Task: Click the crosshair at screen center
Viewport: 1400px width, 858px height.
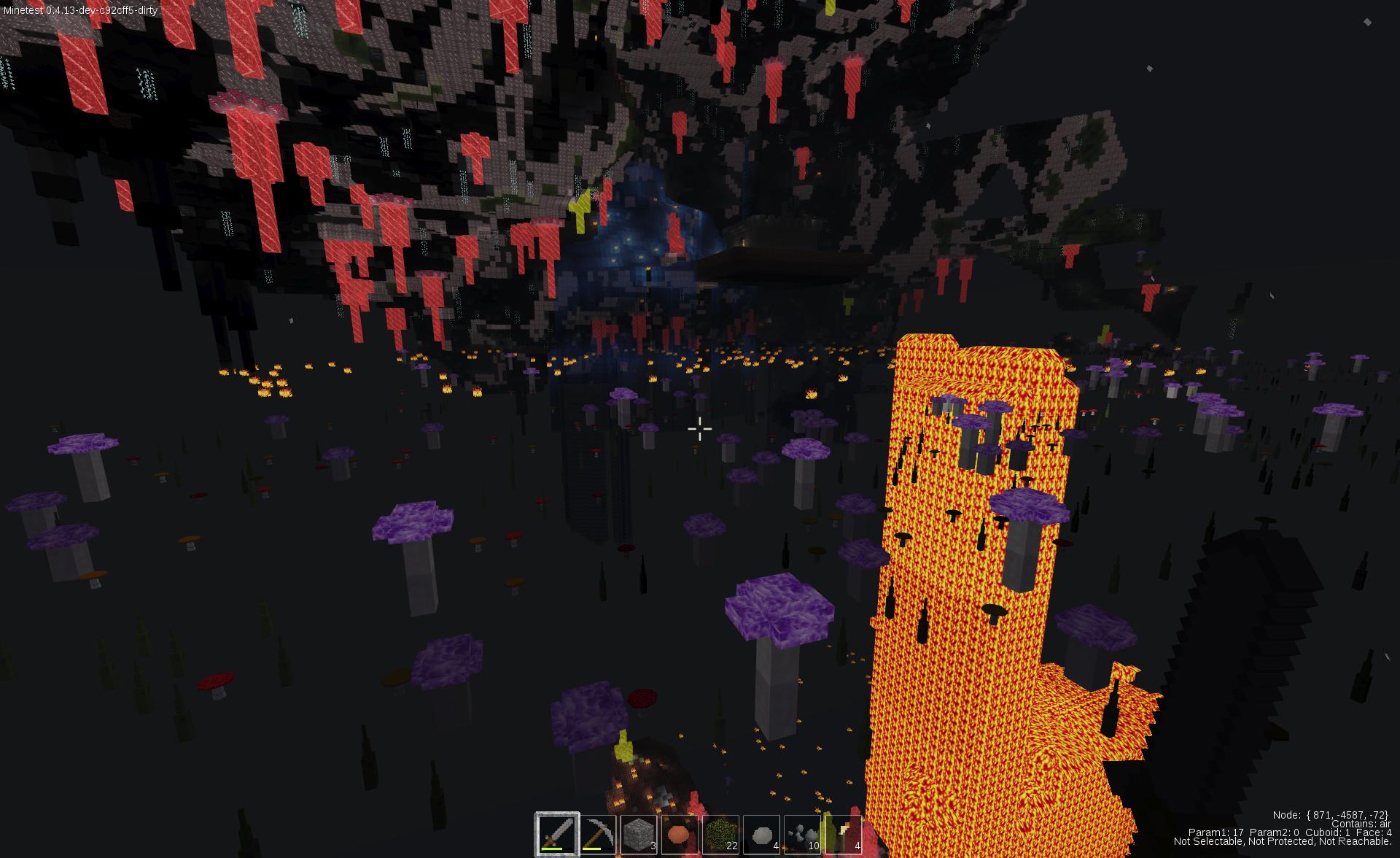Action: coord(700,429)
